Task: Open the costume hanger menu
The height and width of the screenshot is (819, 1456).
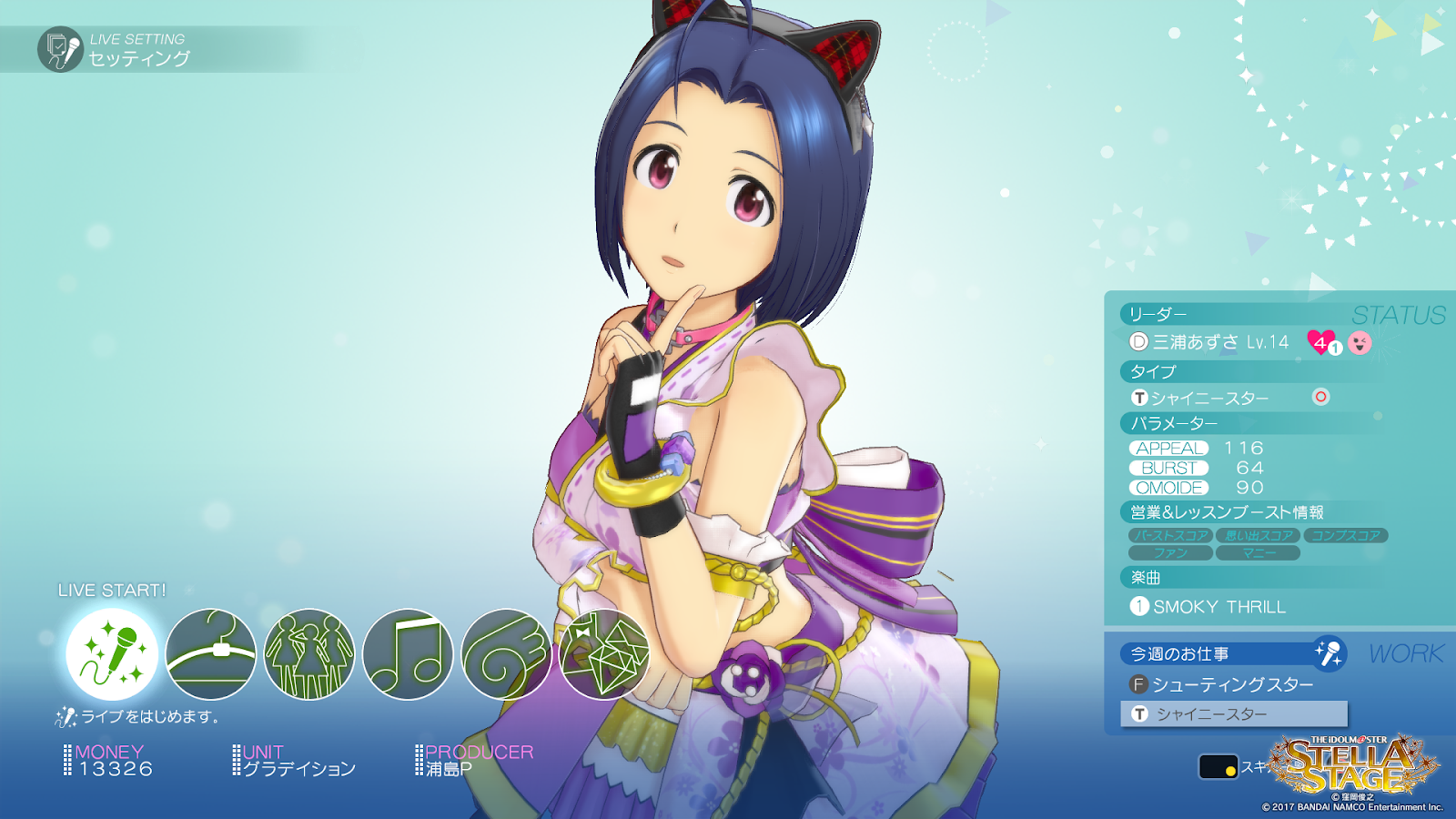Action: (210, 654)
